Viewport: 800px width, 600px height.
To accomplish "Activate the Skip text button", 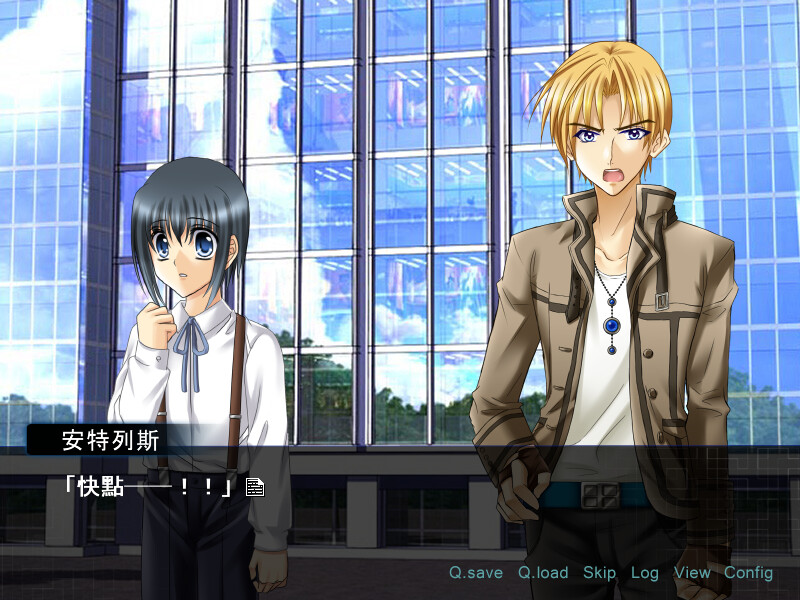I will click(599, 573).
